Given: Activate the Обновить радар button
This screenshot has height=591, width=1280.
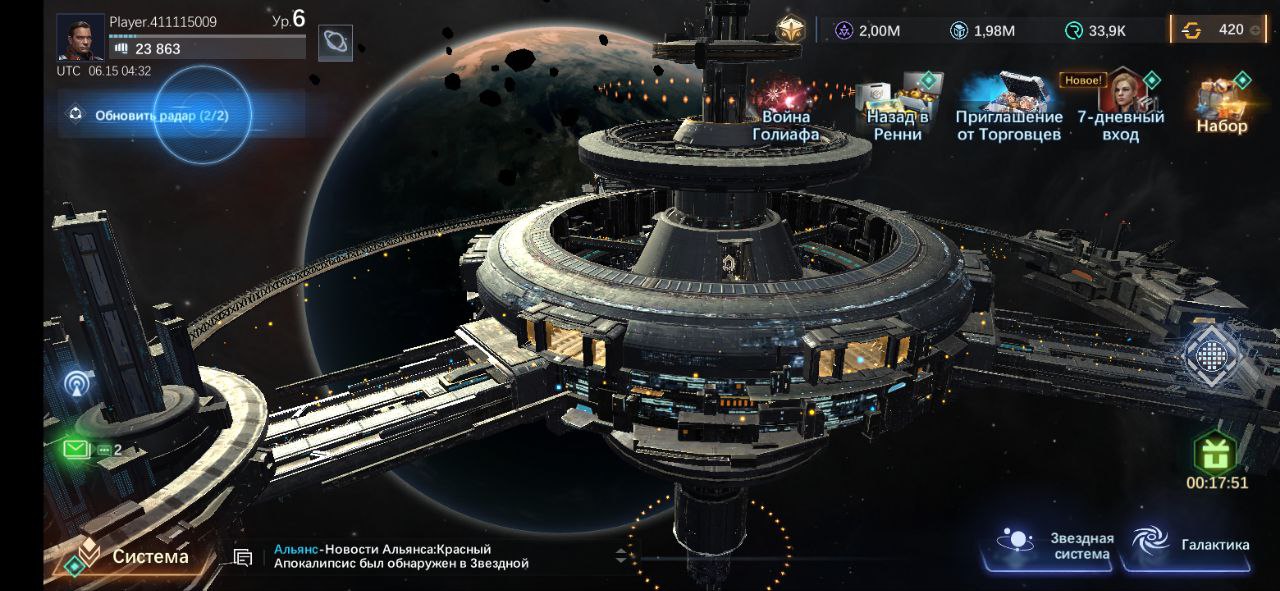Looking at the screenshot, I should tap(162, 115).
